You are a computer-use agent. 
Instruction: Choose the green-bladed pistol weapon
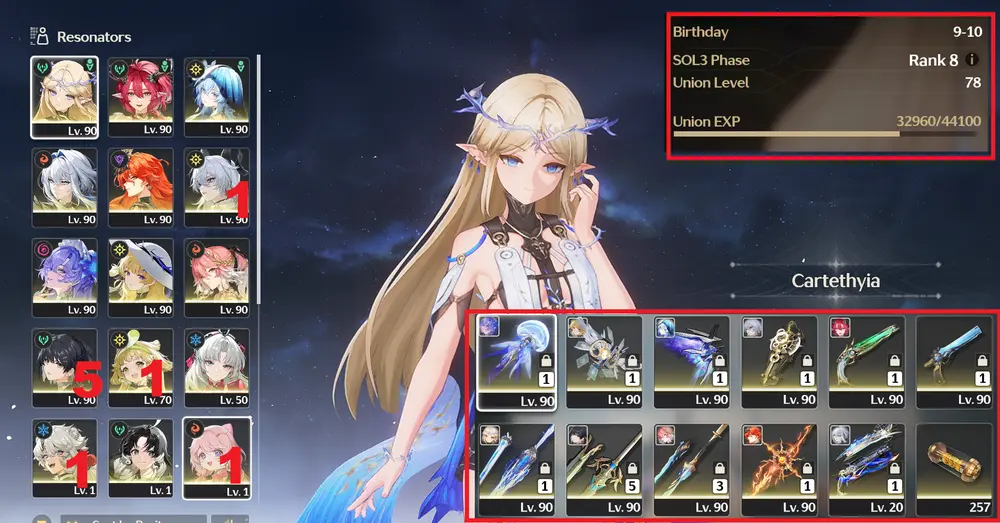tap(865, 362)
